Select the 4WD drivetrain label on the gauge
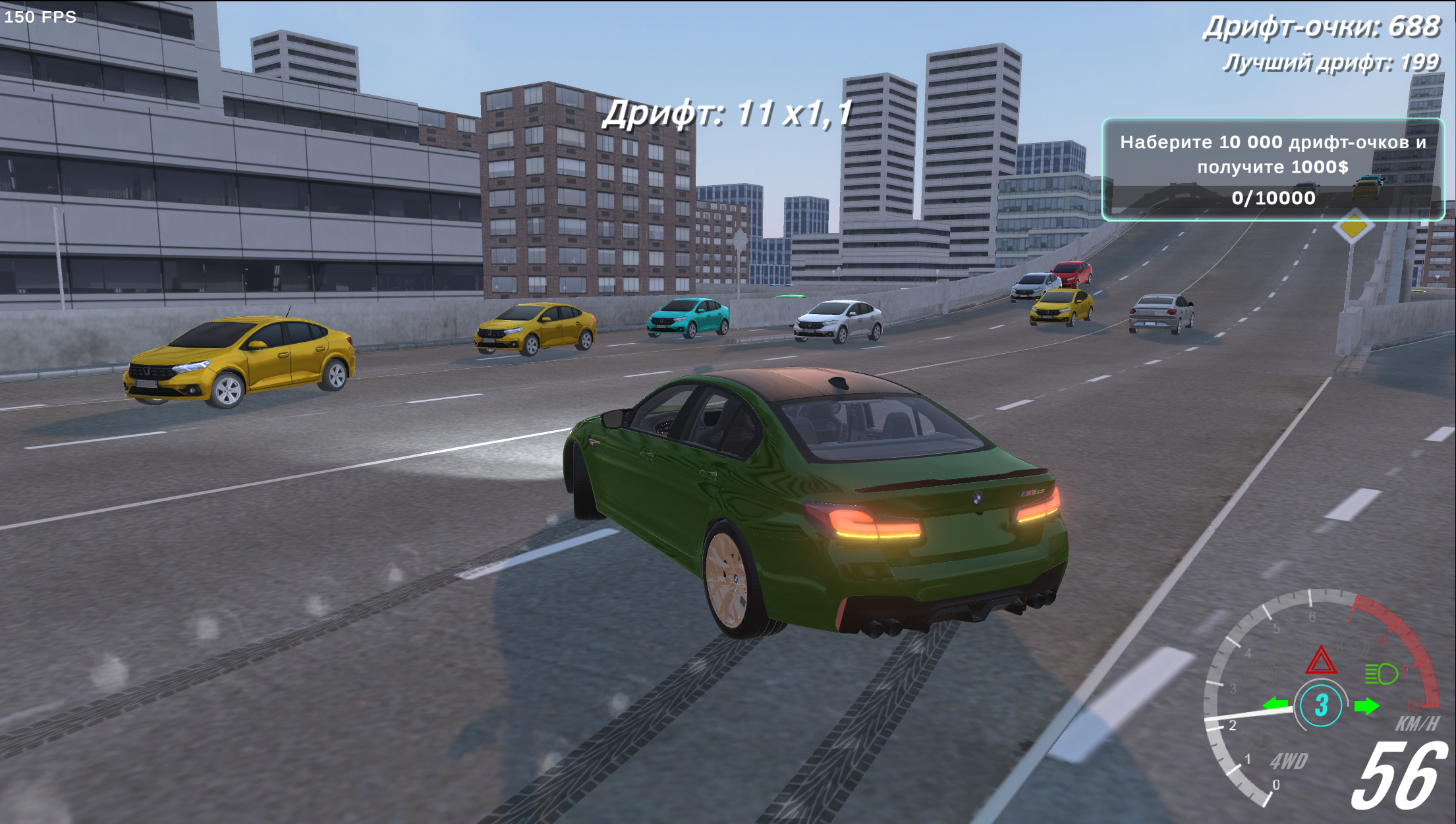 [x=1291, y=761]
